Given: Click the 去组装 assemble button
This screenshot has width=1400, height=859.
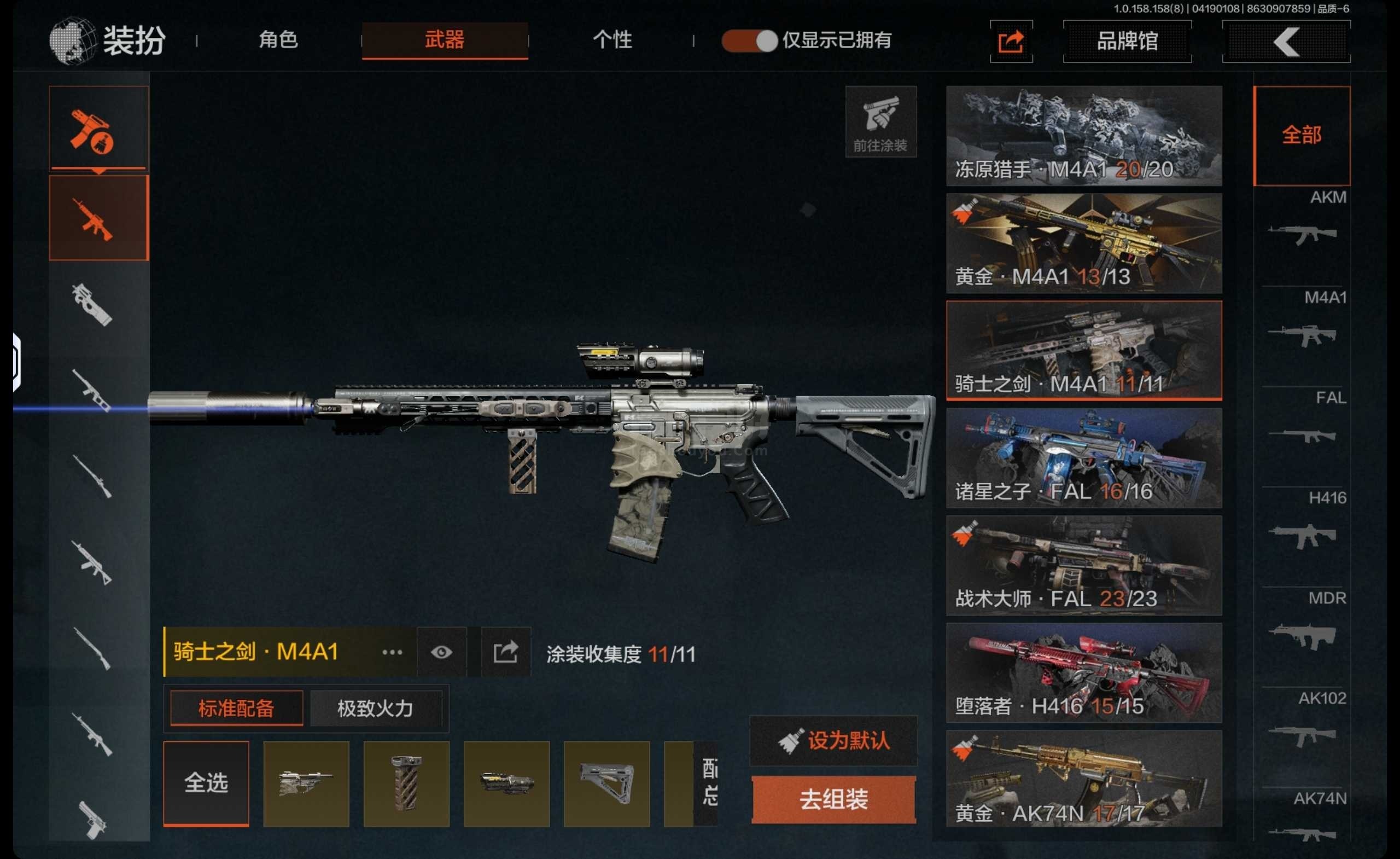Looking at the screenshot, I should pos(833,799).
